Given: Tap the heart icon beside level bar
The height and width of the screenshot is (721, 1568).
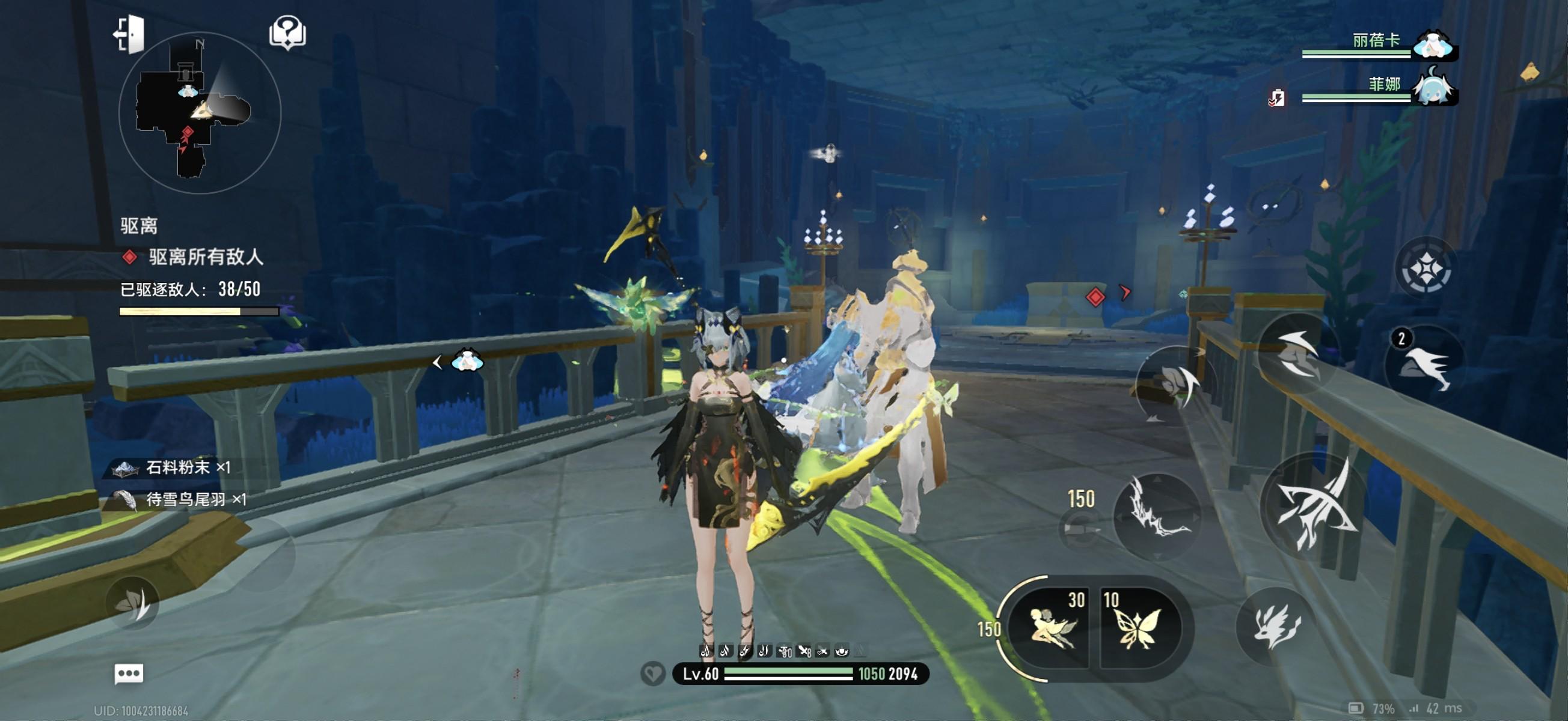Looking at the screenshot, I should click(653, 674).
